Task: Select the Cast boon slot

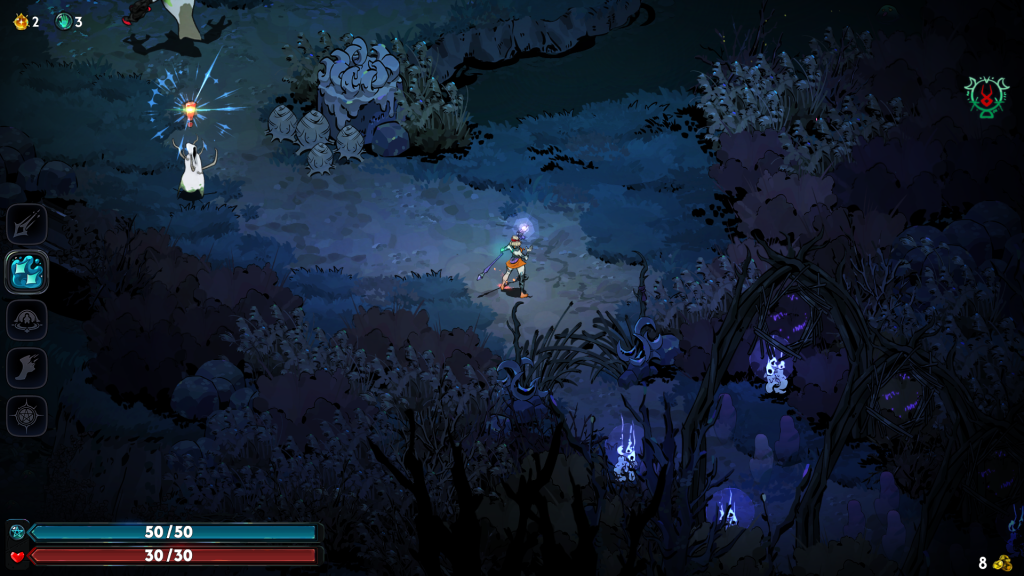Action: pyautogui.click(x=27, y=320)
